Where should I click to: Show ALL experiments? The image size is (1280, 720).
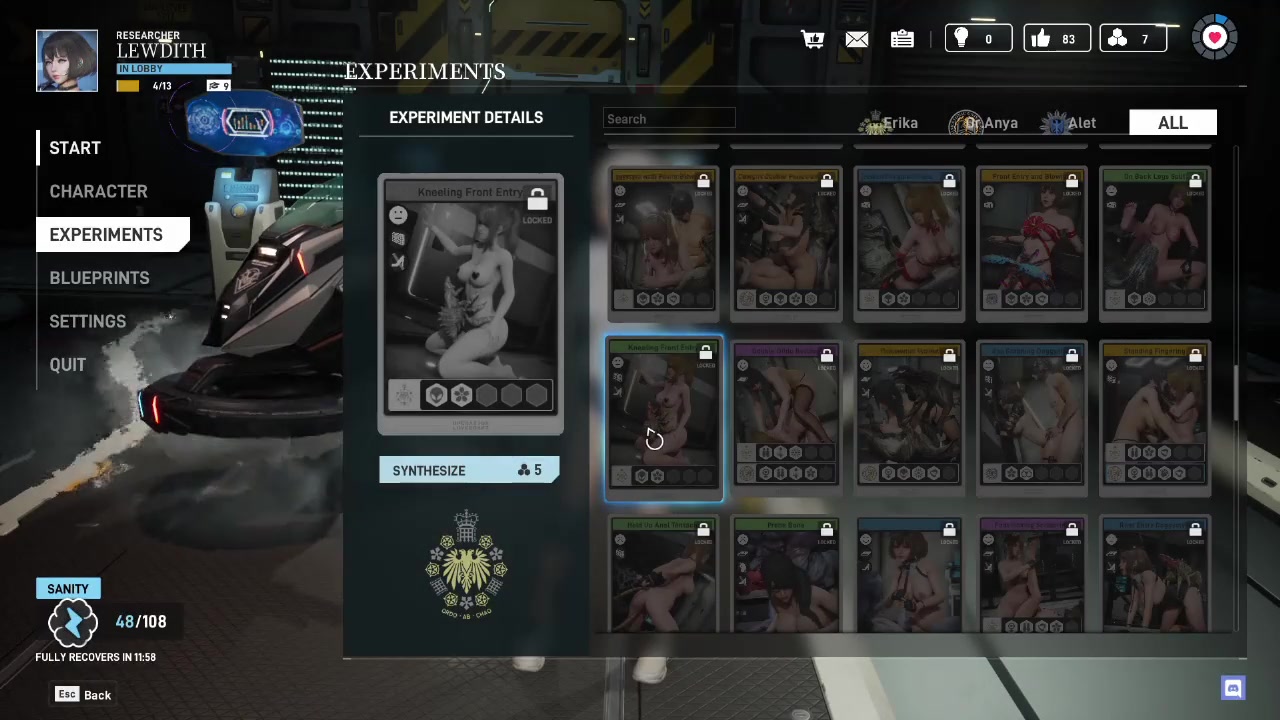point(1172,123)
